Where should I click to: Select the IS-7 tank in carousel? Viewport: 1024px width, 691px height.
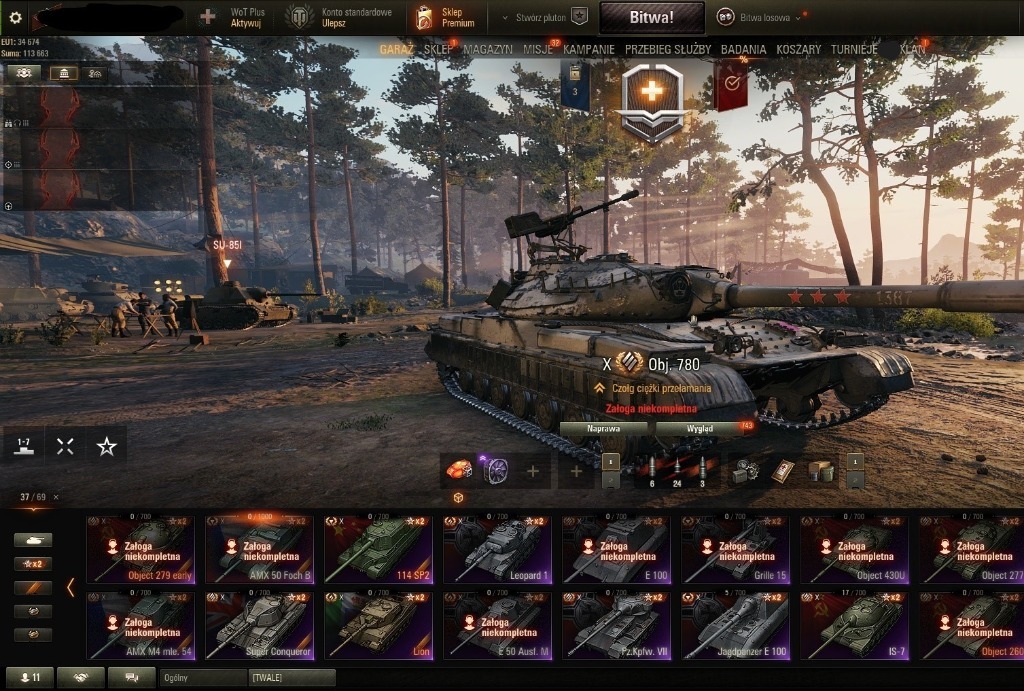(x=854, y=625)
